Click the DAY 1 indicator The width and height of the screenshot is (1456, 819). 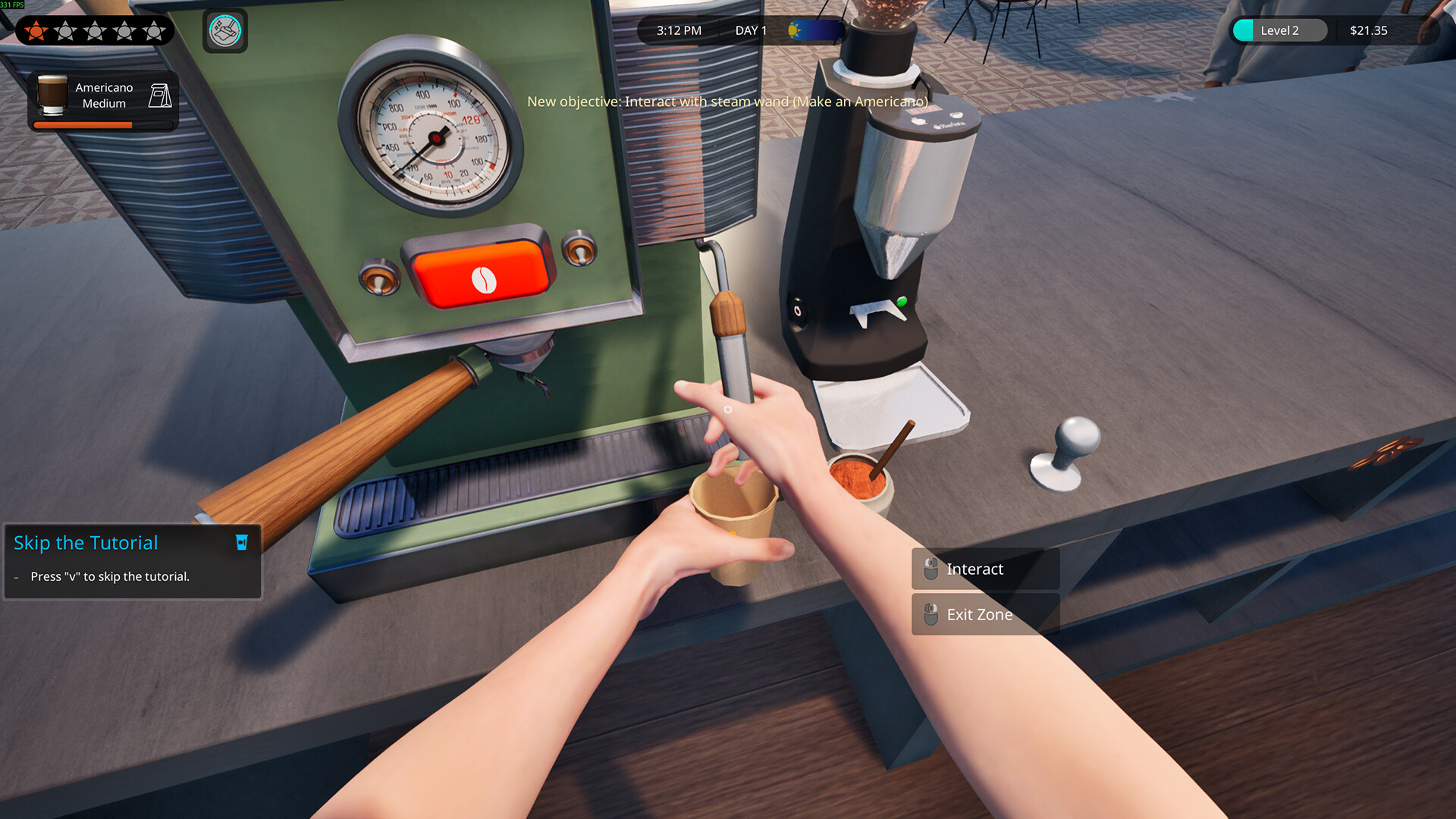click(x=750, y=30)
